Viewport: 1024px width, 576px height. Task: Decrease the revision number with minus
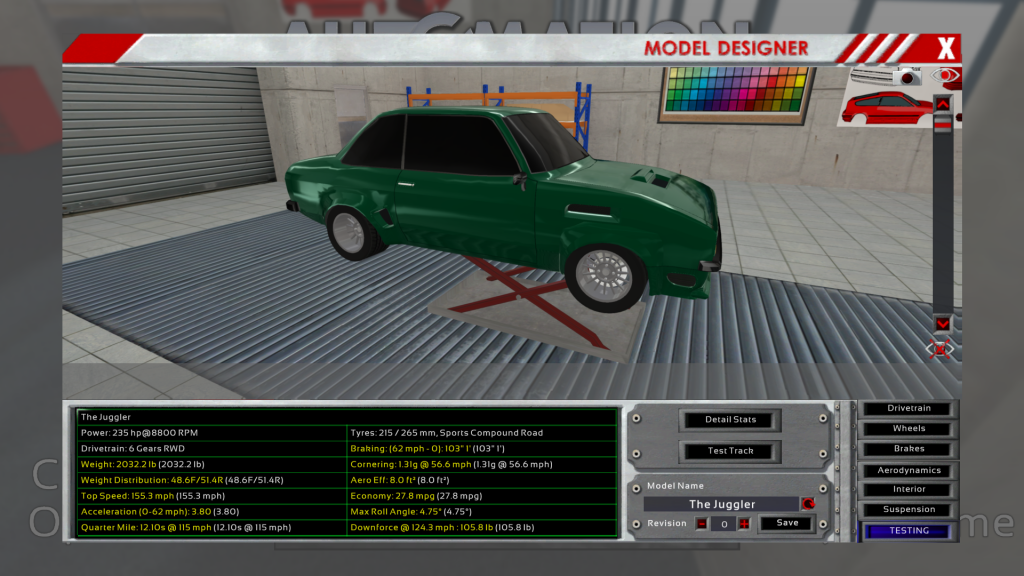click(701, 523)
